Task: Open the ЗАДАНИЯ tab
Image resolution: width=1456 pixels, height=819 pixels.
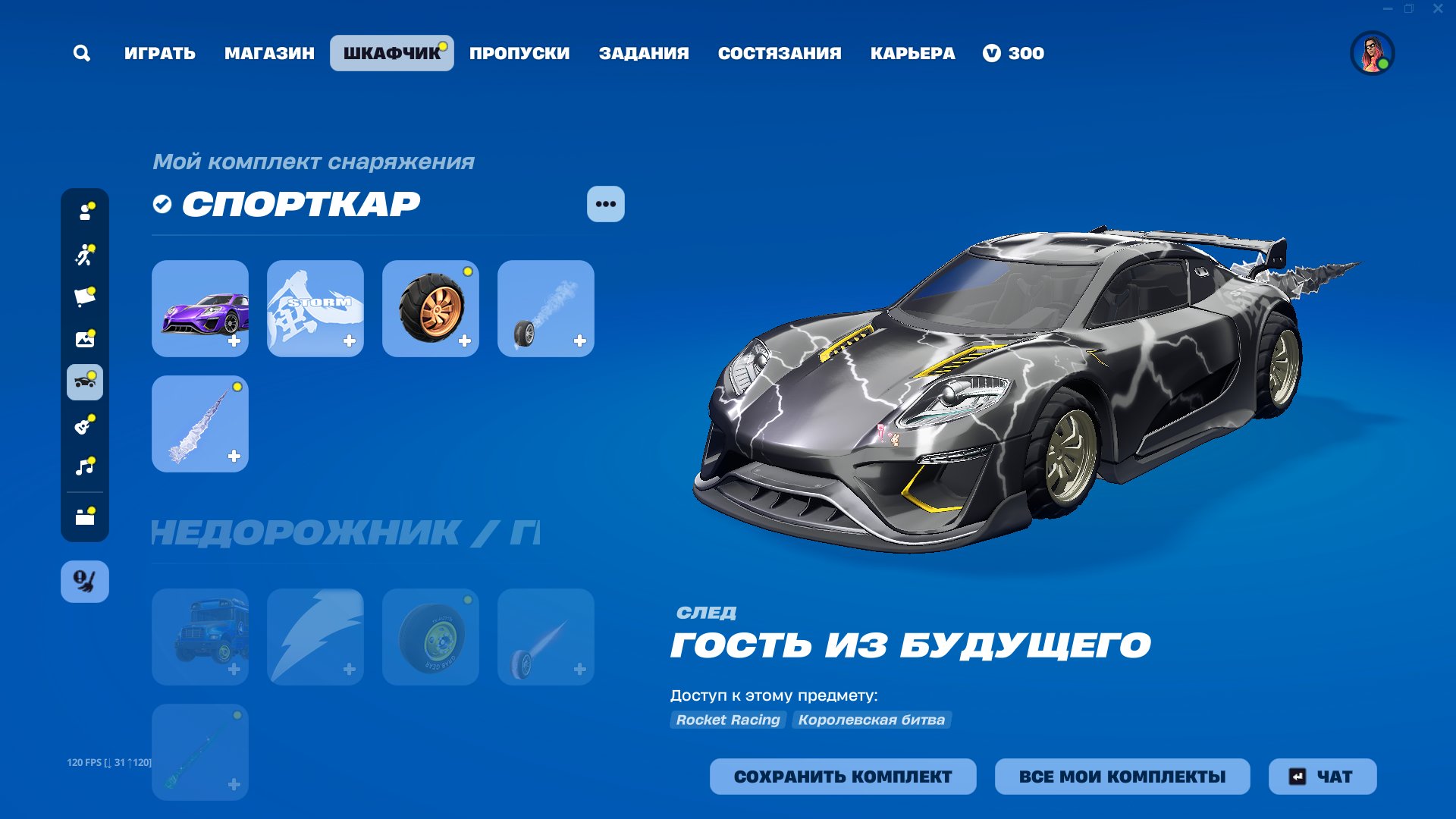Action: pos(644,53)
